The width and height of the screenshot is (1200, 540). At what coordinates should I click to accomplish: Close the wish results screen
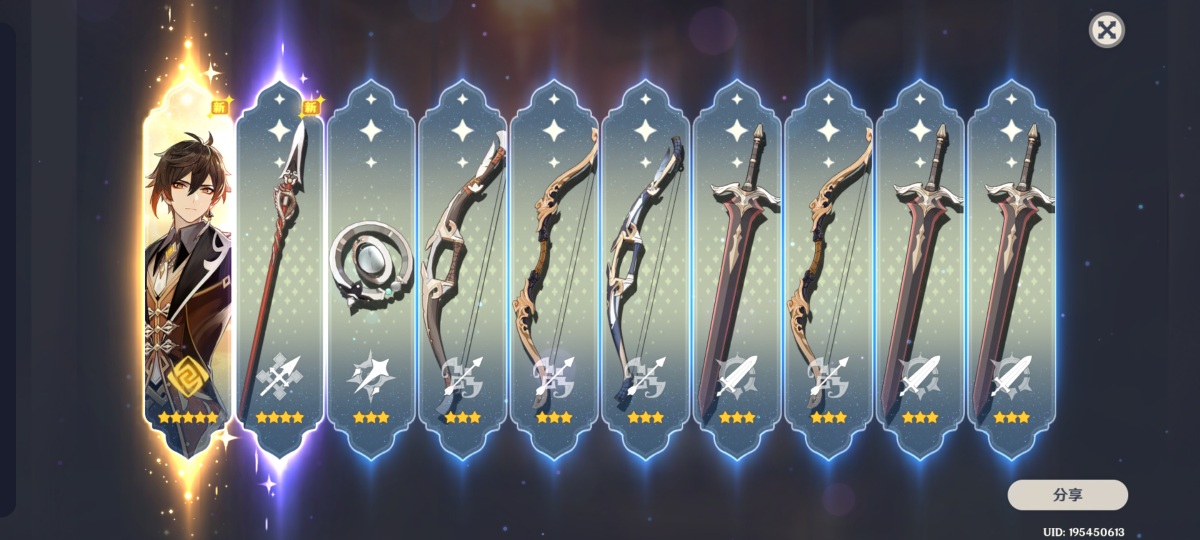click(1106, 30)
